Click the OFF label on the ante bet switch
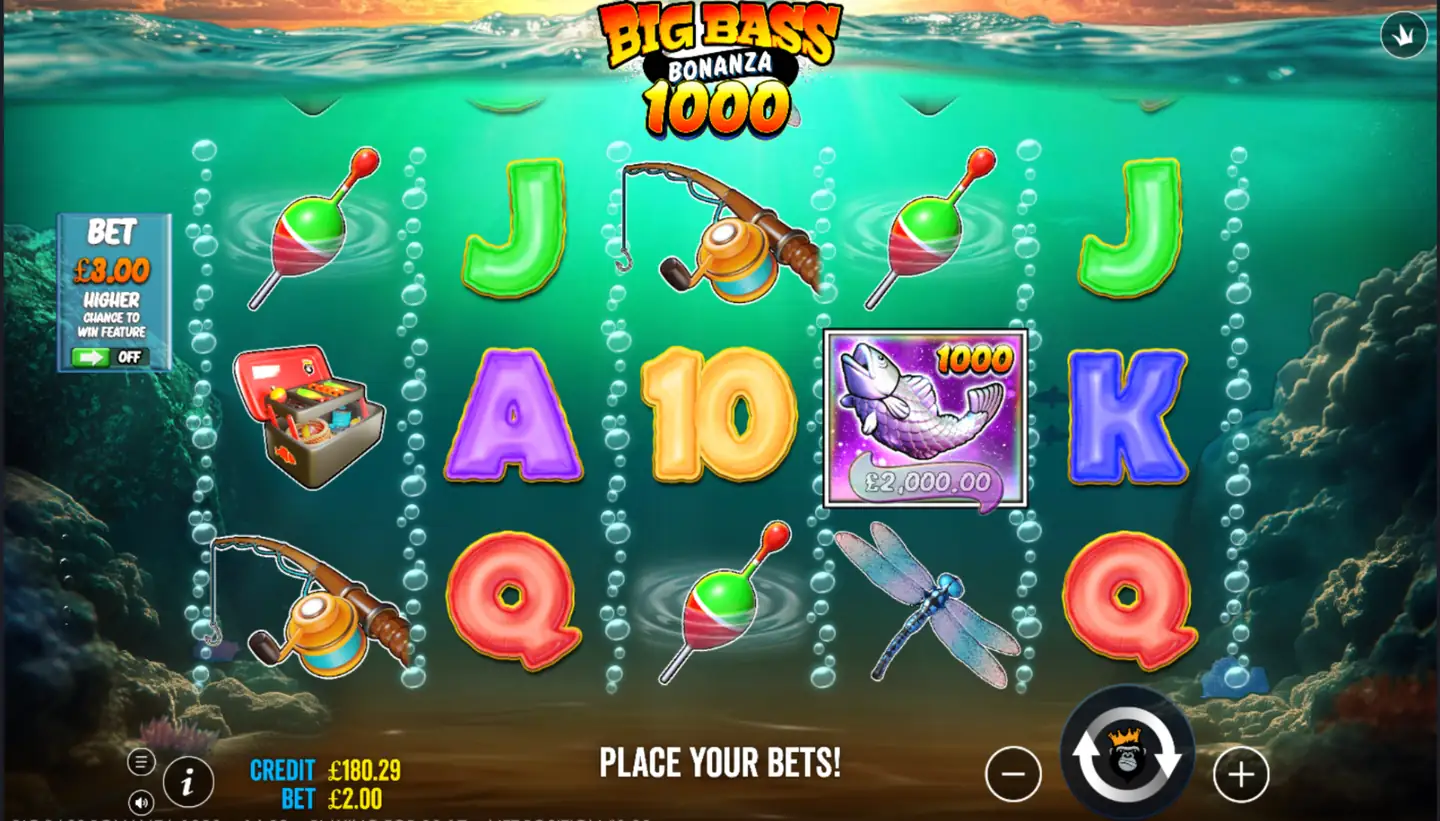The image size is (1440, 821). [131, 357]
